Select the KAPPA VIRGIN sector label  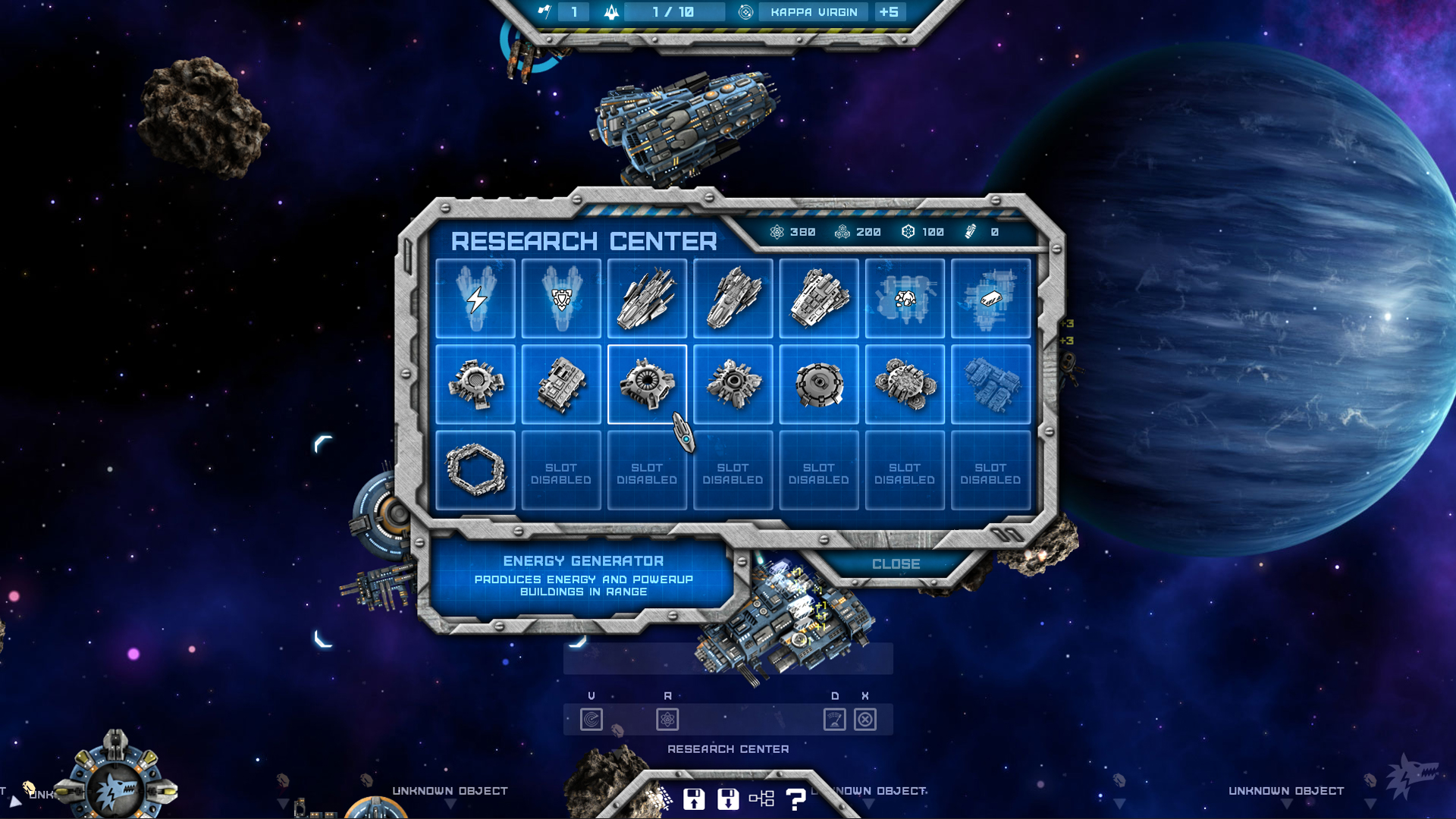click(x=812, y=11)
